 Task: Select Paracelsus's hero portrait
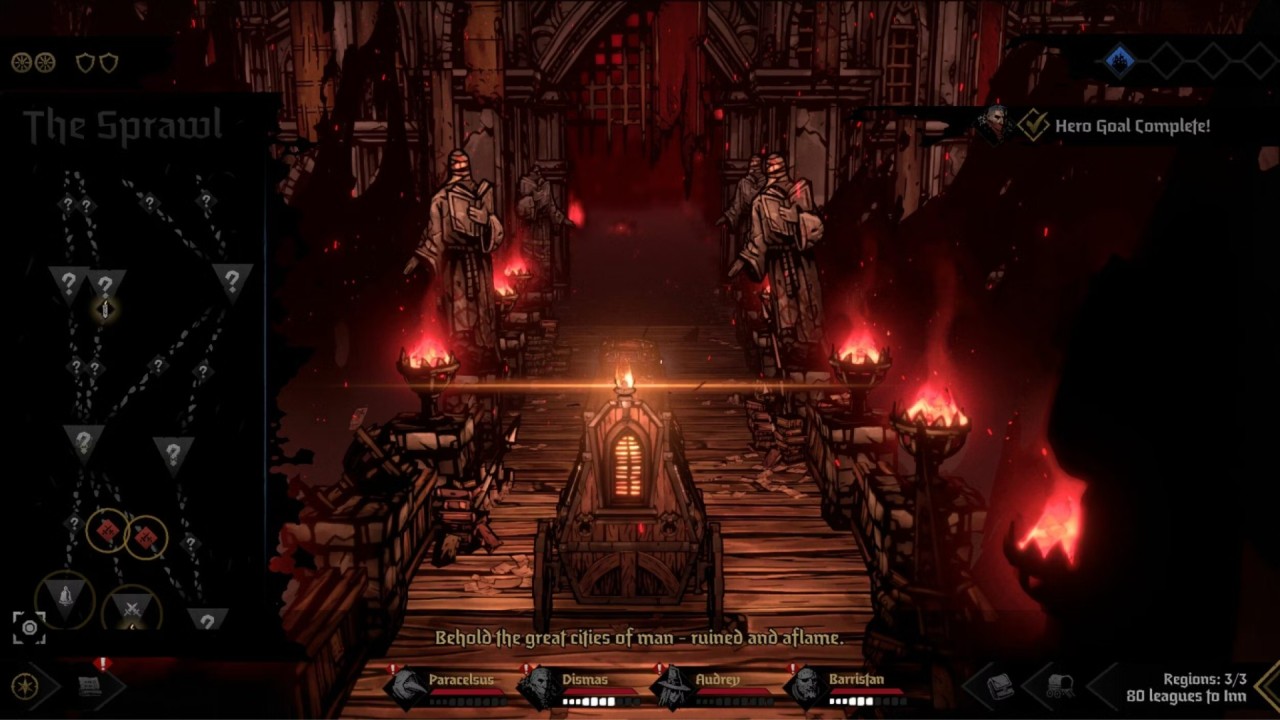(x=409, y=688)
